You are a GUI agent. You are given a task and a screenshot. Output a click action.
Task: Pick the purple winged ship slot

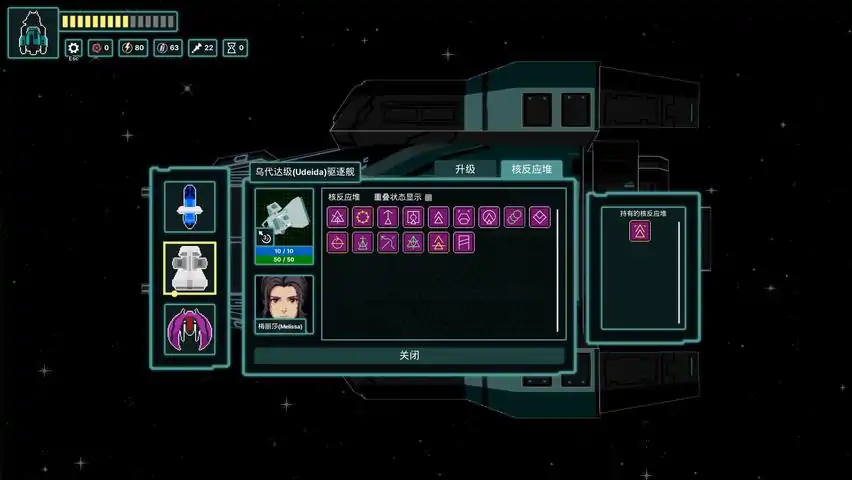[x=190, y=328]
